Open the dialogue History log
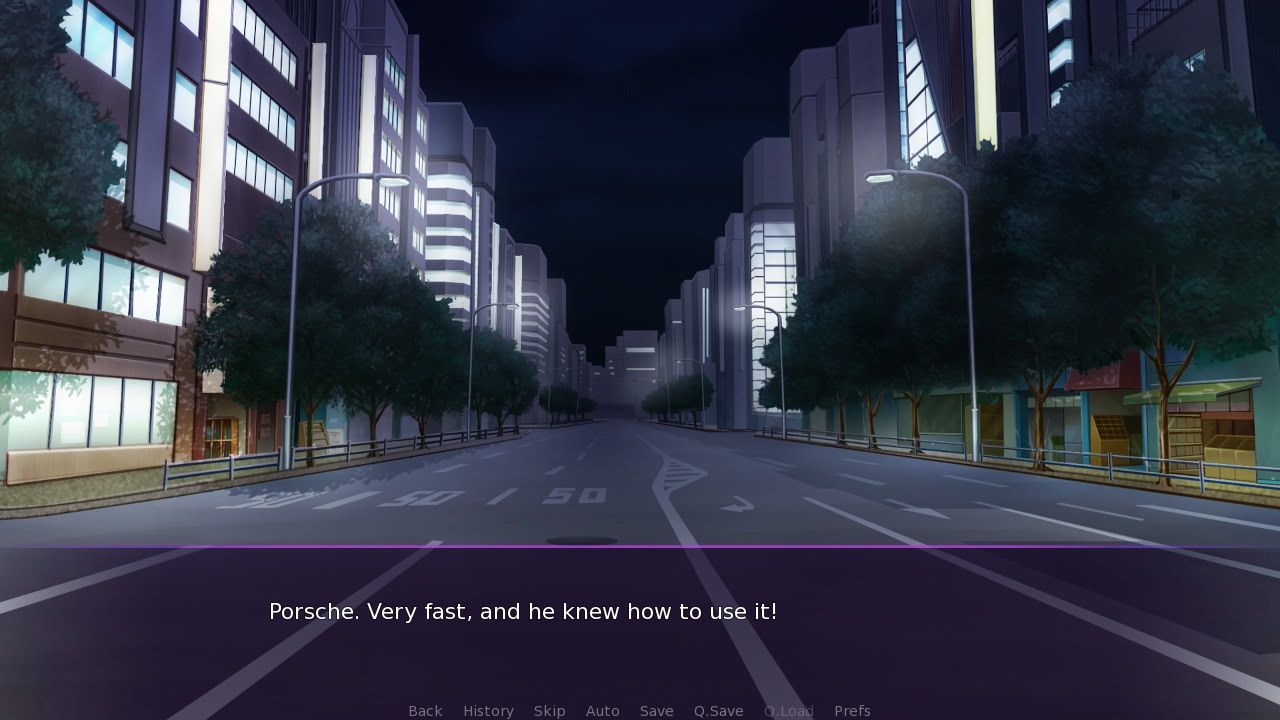 pos(488,711)
